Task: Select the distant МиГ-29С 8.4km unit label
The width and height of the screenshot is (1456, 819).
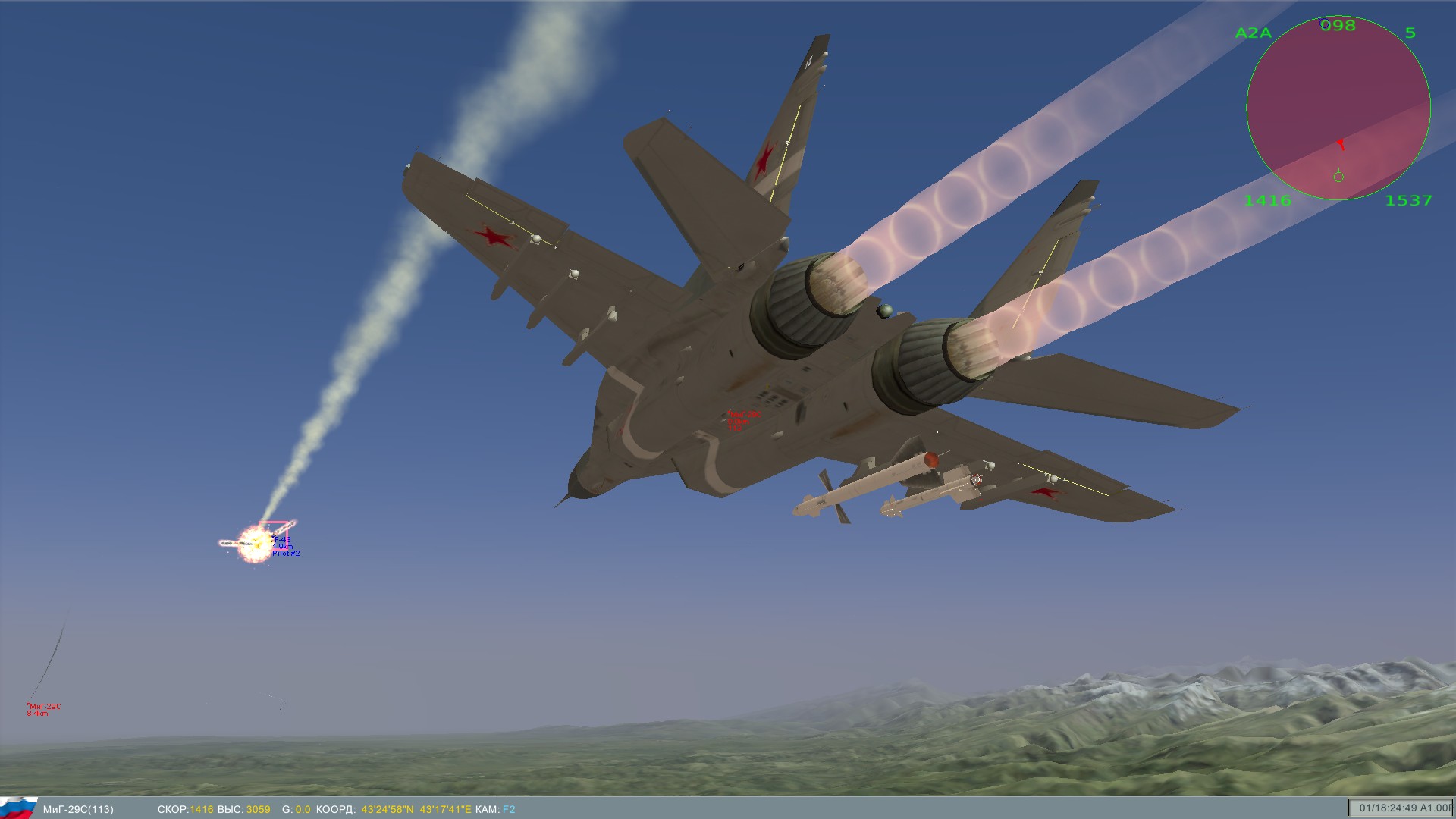Action: point(43,710)
